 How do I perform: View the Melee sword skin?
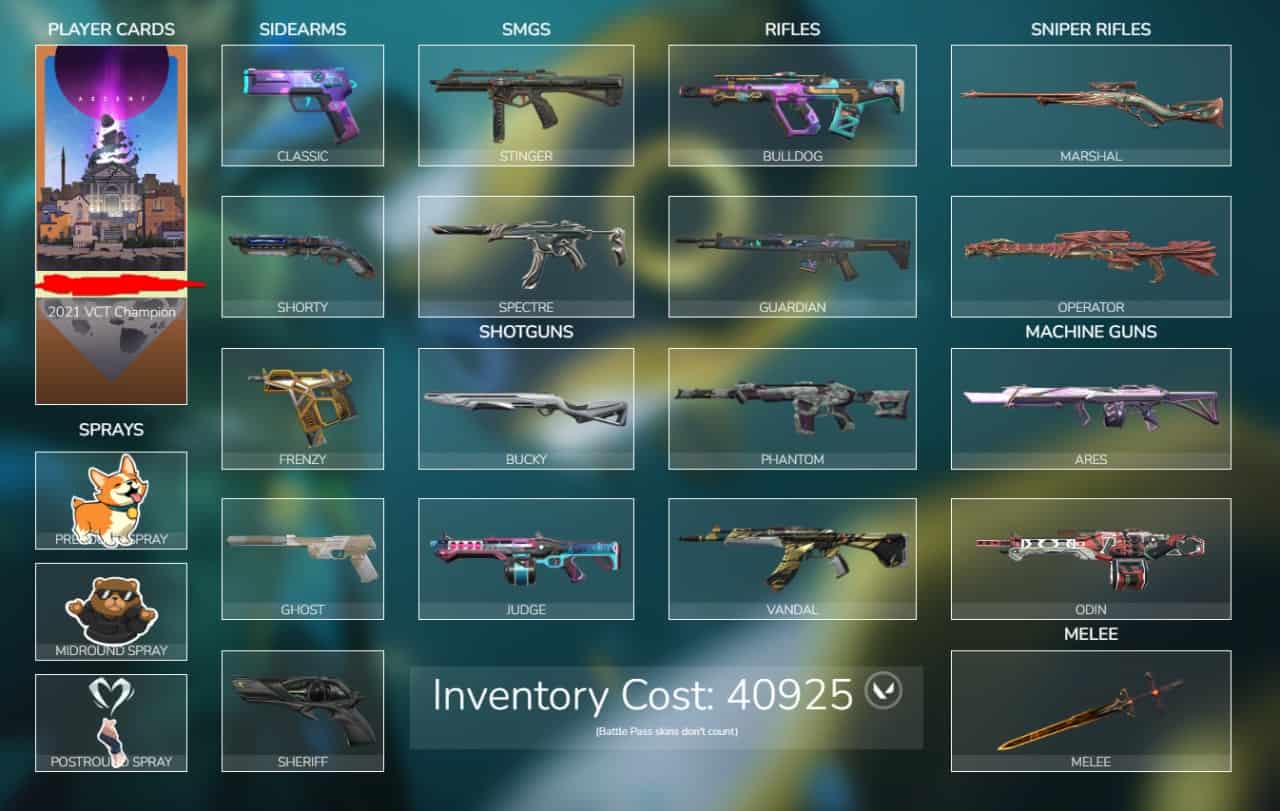tap(1090, 710)
